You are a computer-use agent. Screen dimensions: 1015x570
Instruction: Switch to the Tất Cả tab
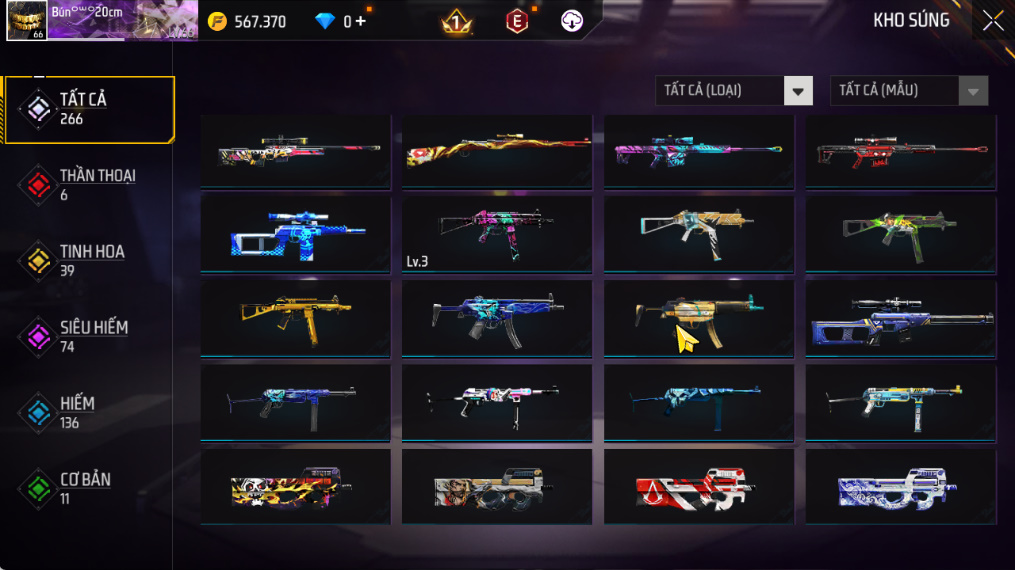(88, 108)
